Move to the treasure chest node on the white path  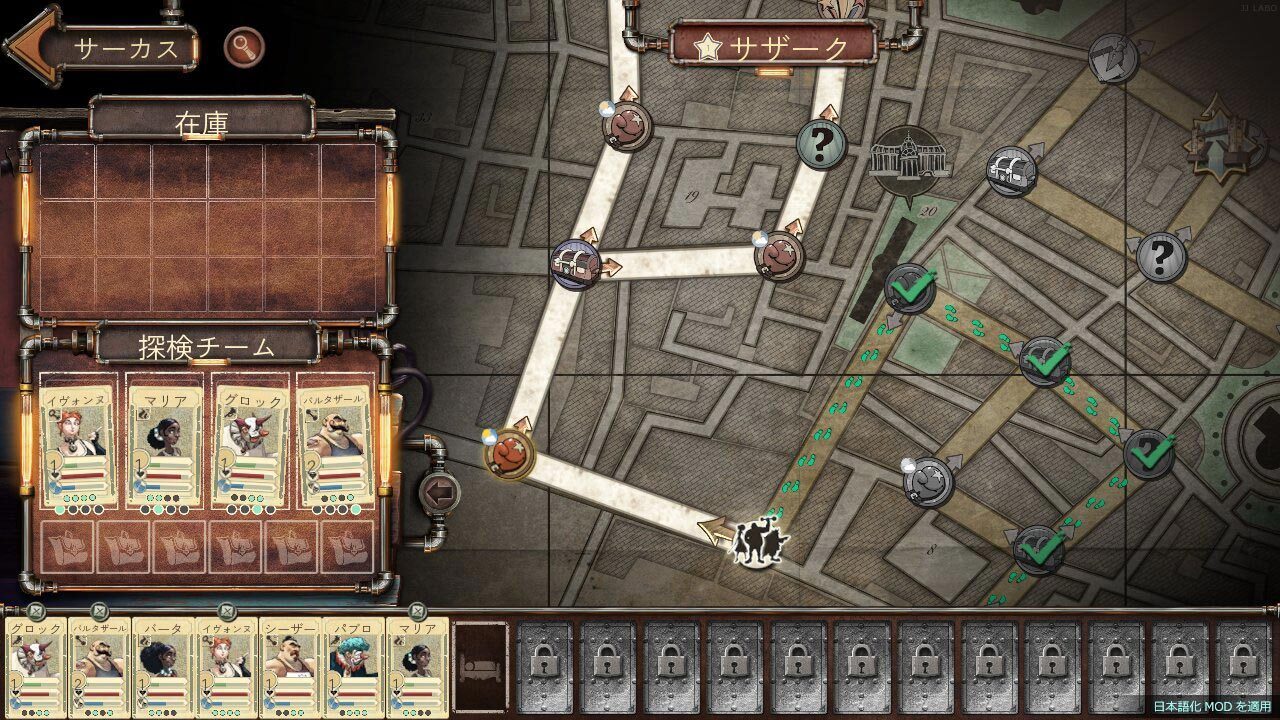tap(576, 264)
